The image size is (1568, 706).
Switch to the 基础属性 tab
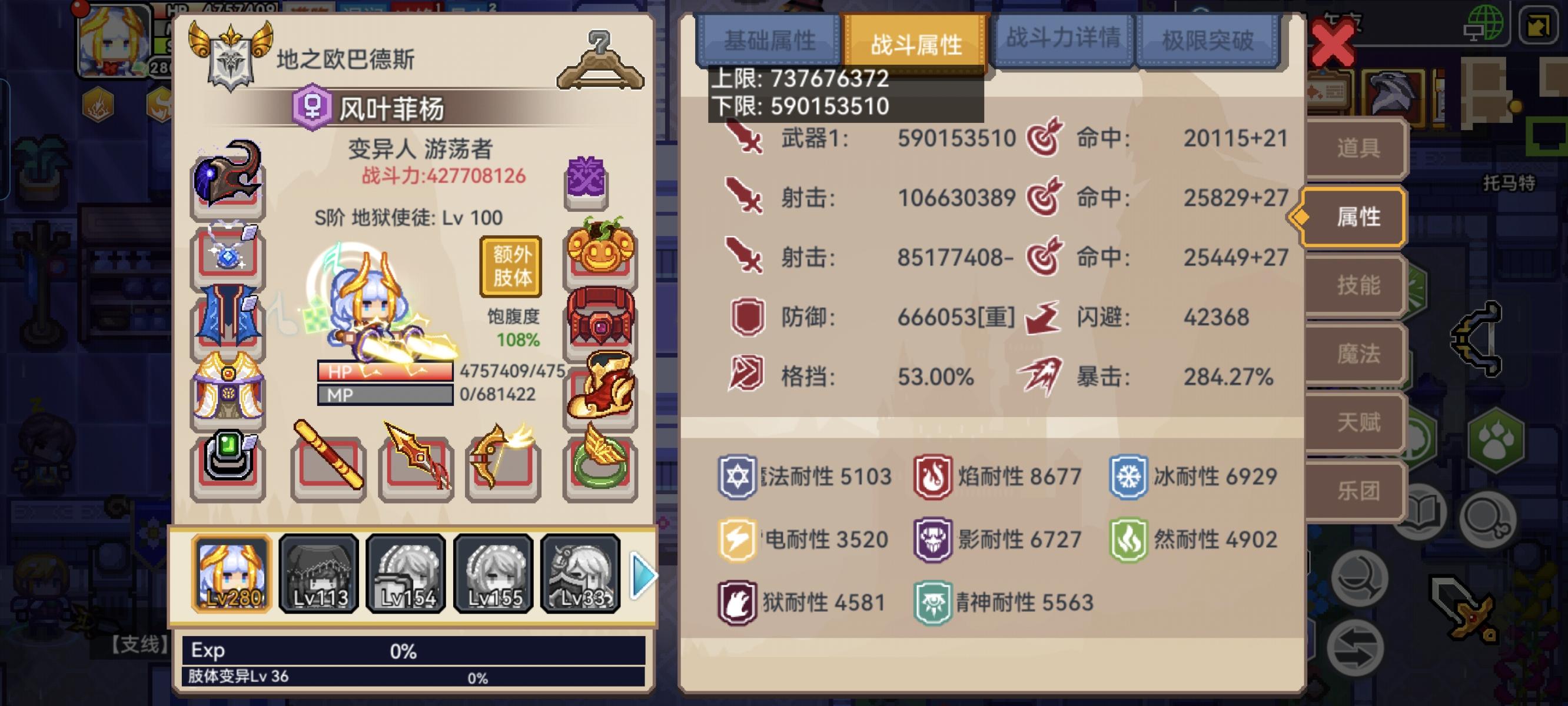click(x=772, y=41)
